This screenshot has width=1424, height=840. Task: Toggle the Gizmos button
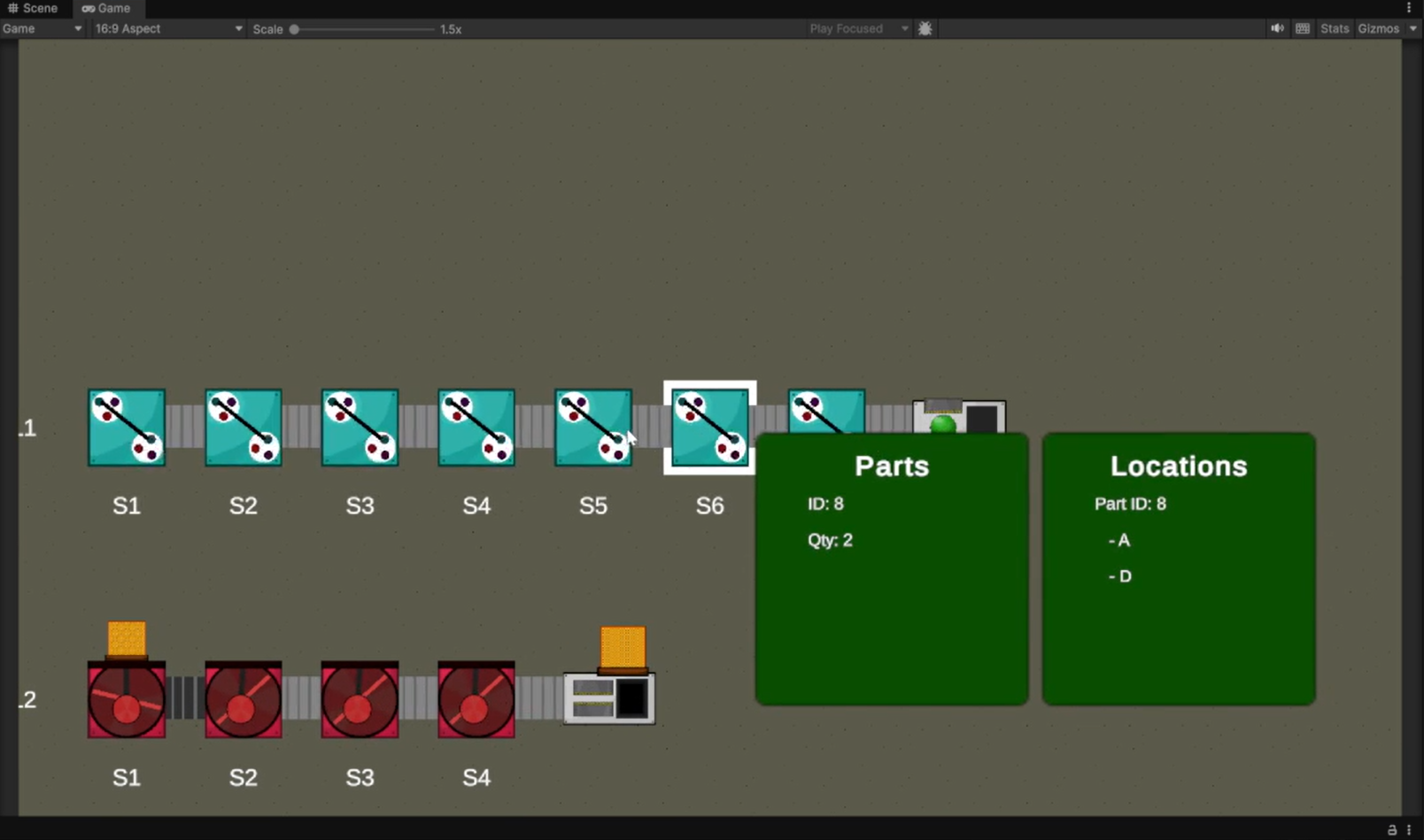click(x=1378, y=29)
